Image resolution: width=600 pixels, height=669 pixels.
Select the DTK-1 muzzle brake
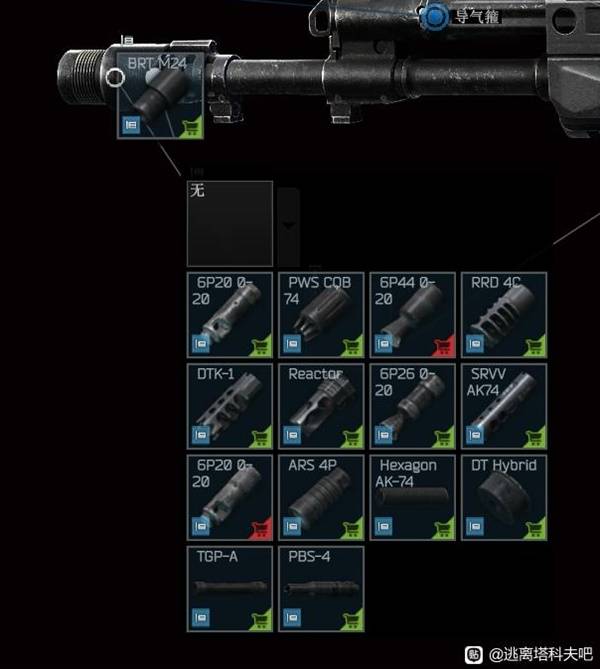(229, 405)
